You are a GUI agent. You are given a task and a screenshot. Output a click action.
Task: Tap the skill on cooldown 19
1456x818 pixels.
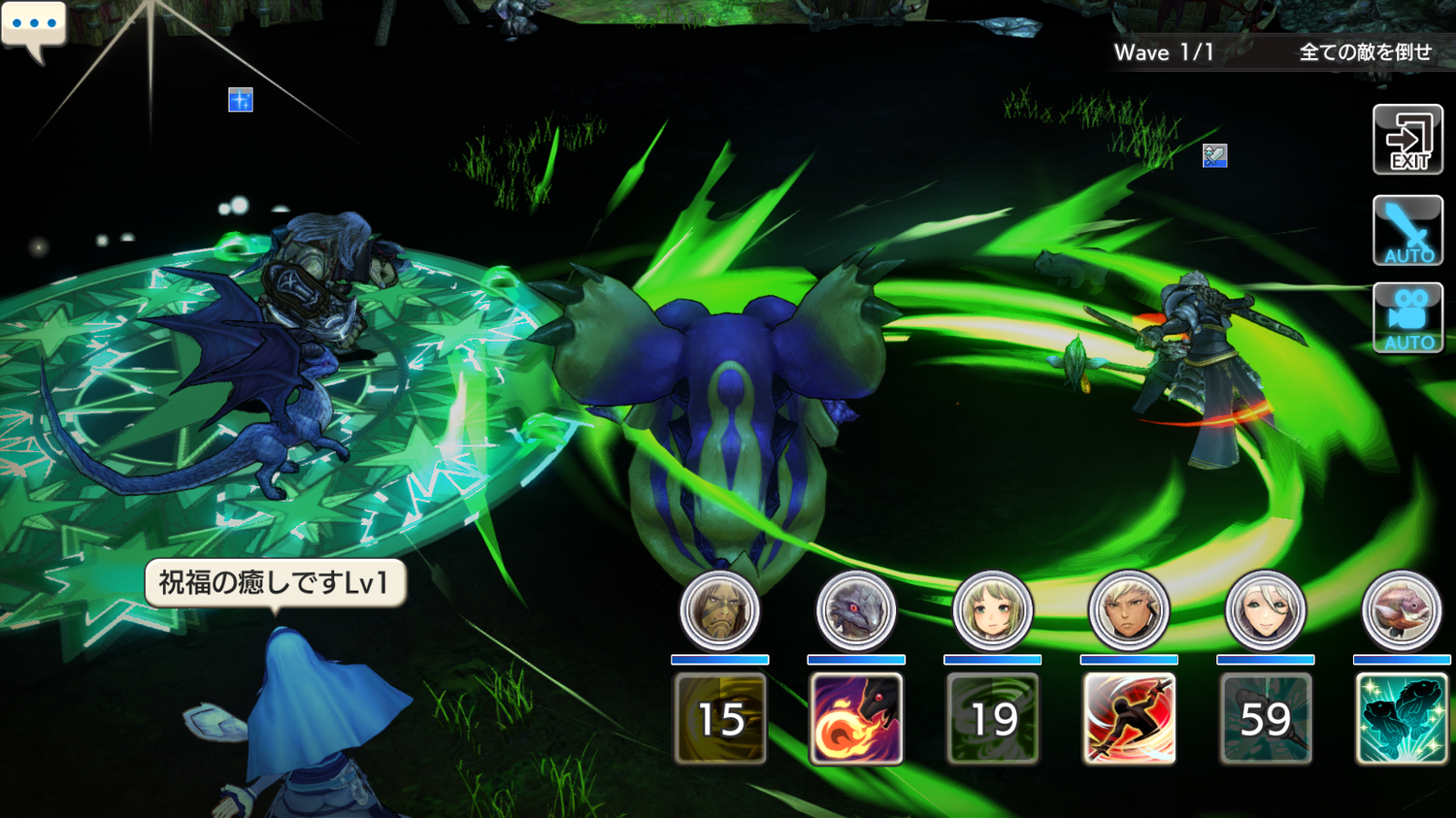(992, 719)
